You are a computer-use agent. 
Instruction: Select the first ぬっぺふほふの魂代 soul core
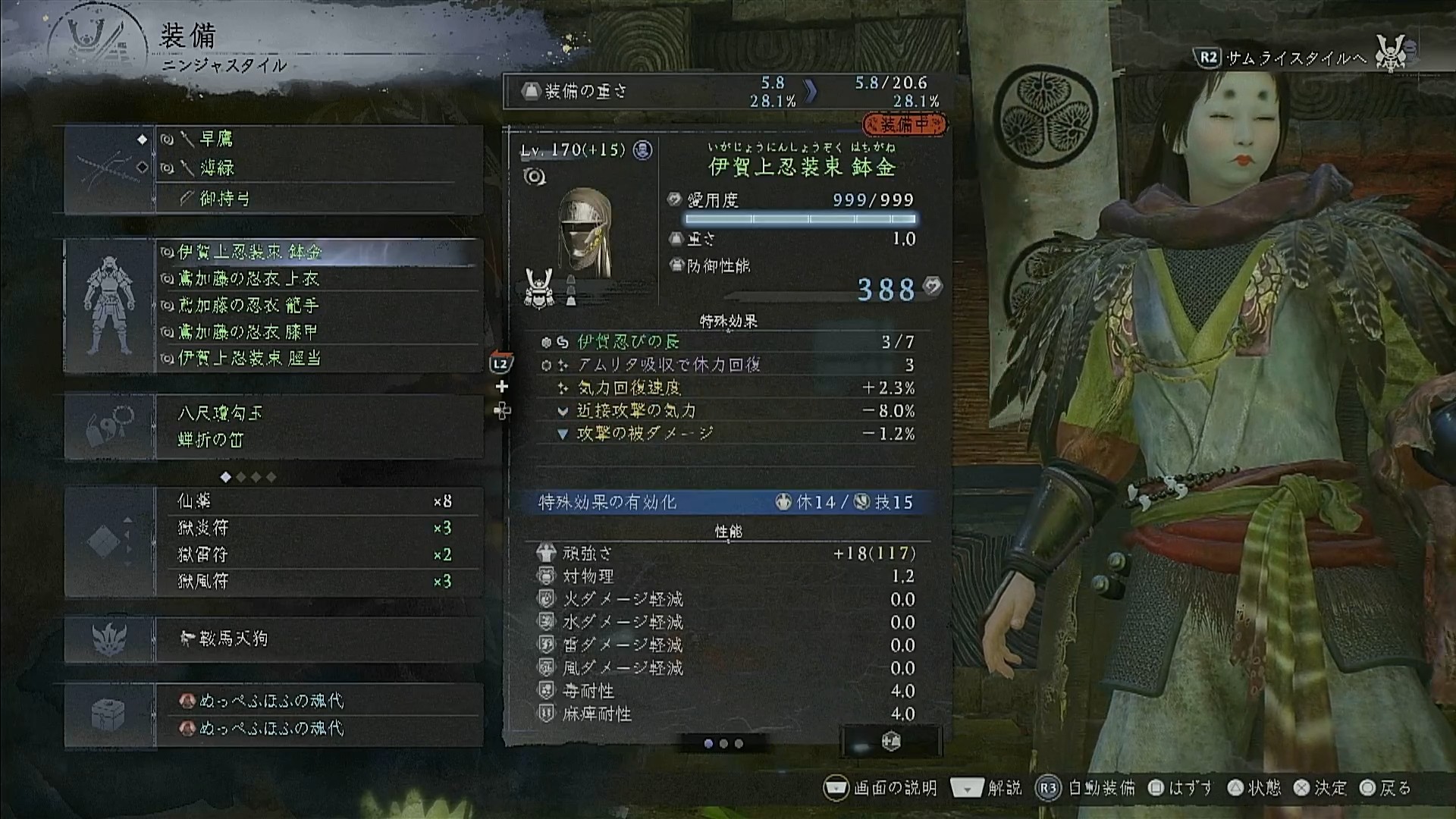pyautogui.click(x=318, y=701)
